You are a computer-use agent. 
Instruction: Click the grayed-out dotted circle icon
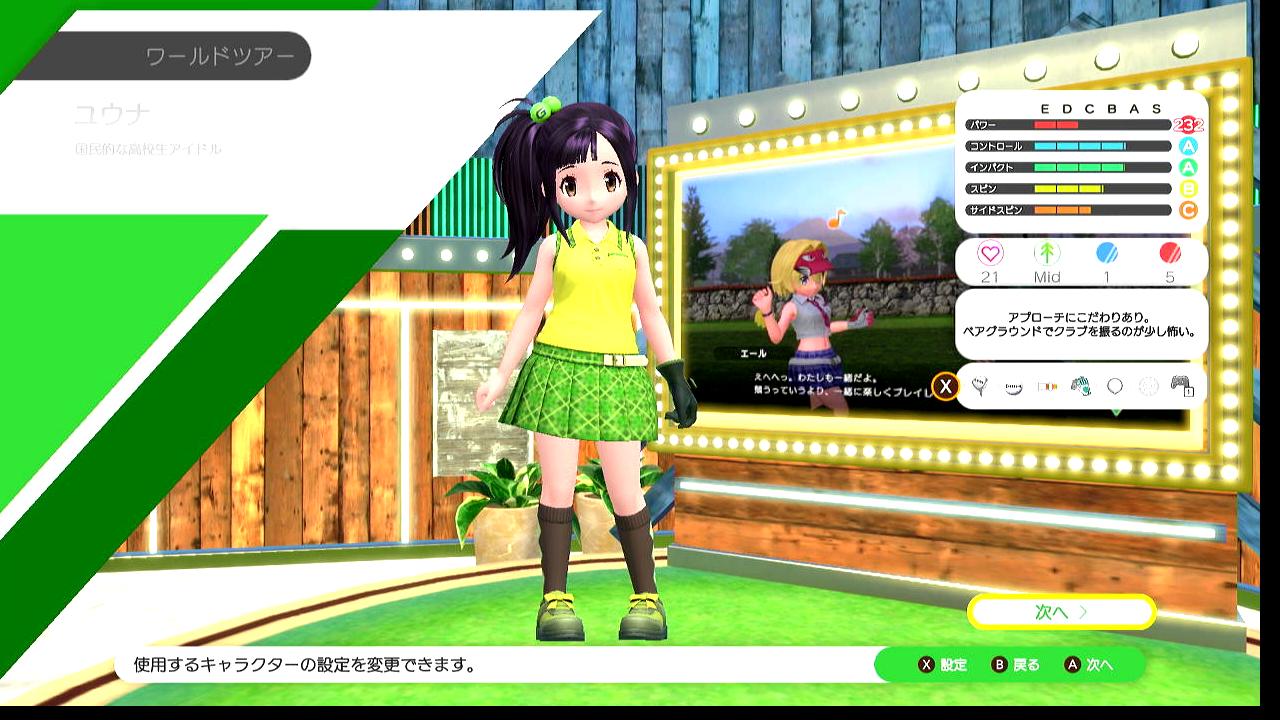[1150, 386]
